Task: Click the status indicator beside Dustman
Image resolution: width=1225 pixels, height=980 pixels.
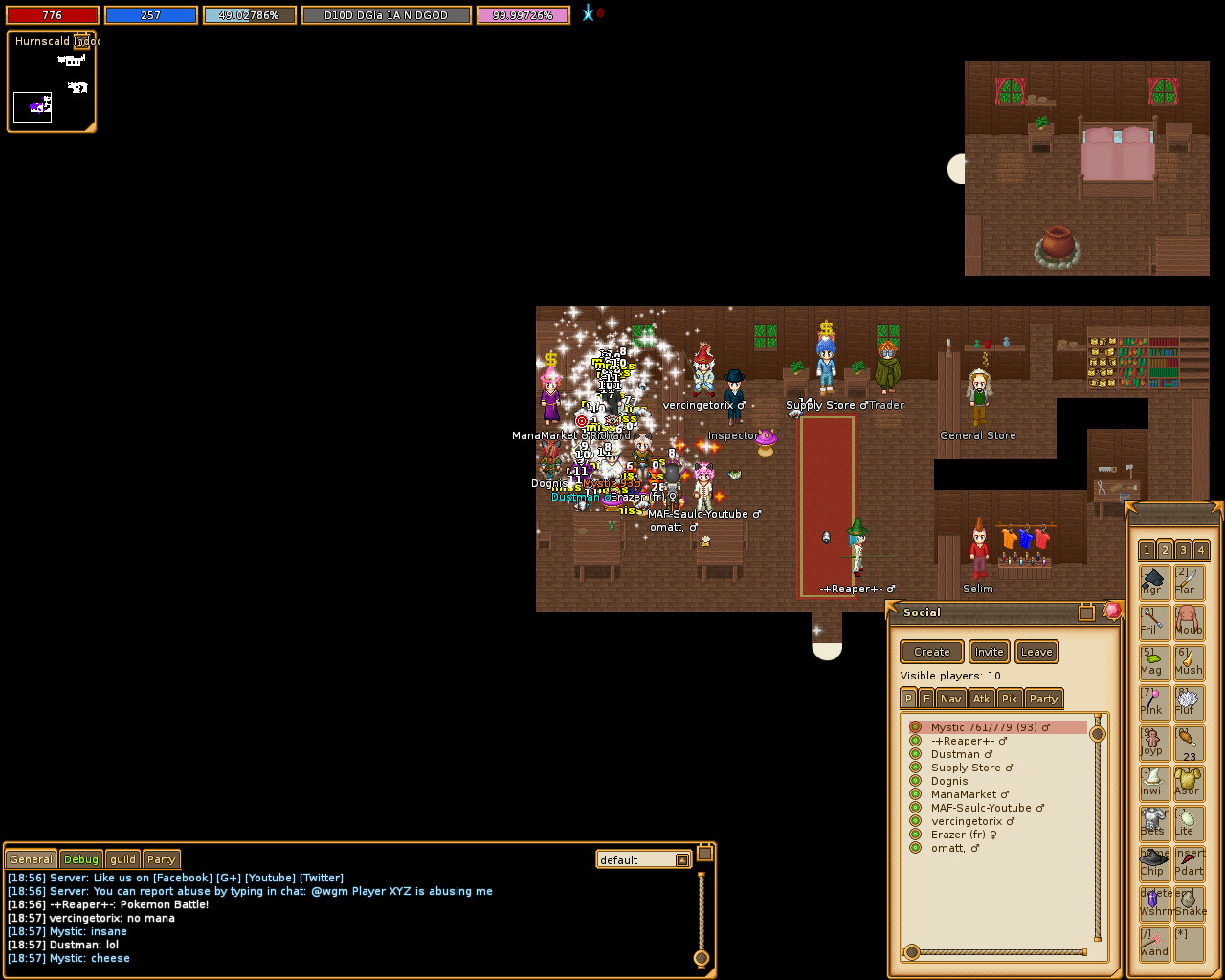Action: [x=916, y=754]
